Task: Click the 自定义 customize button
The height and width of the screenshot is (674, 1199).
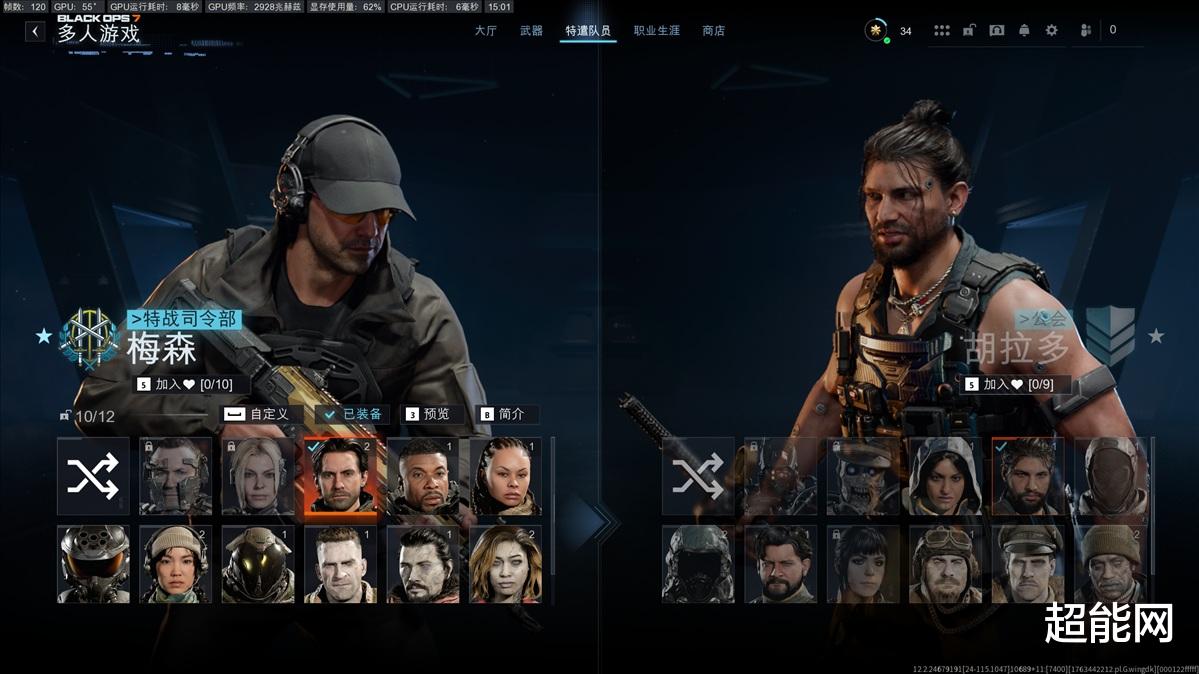Action: click(259, 414)
